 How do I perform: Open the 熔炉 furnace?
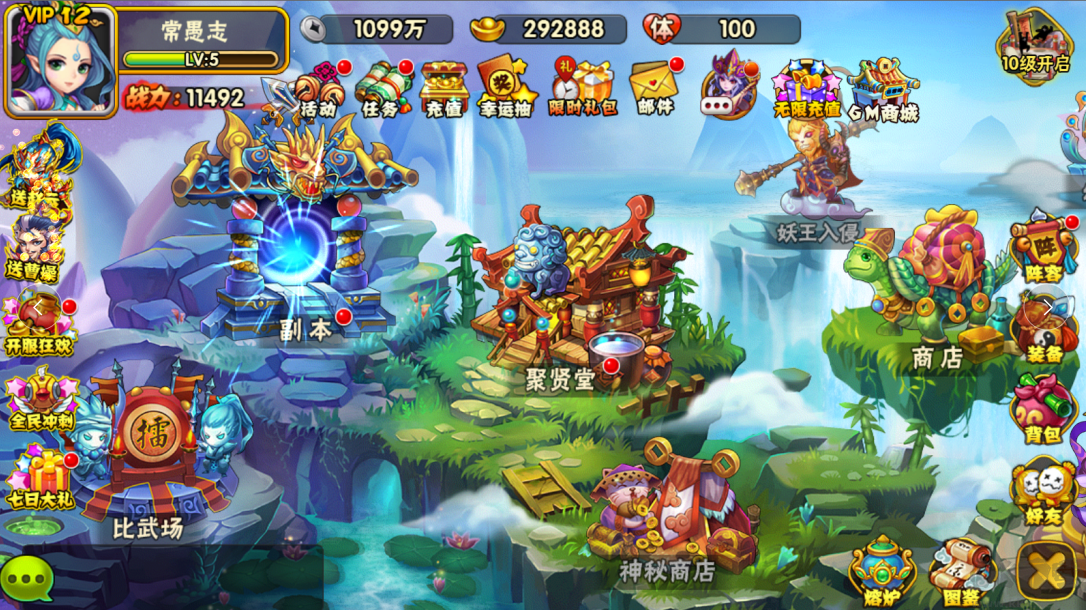pyautogui.click(x=882, y=570)
